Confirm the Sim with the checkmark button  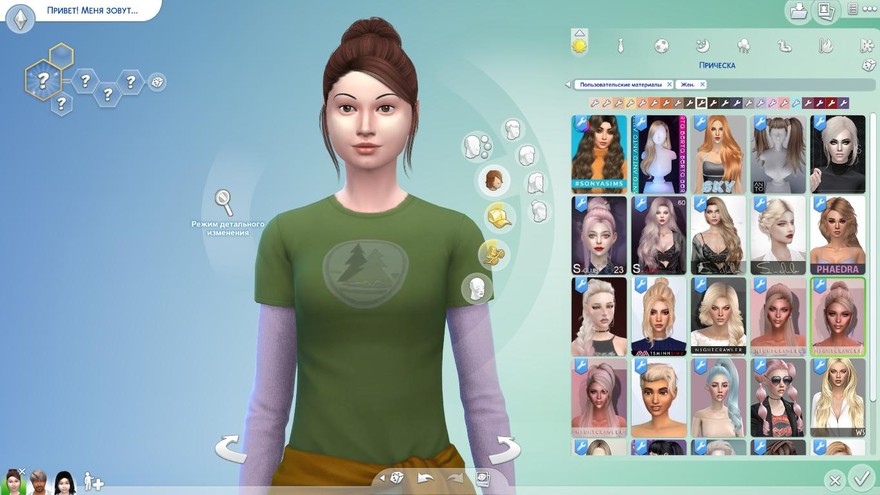coord(860,477)
